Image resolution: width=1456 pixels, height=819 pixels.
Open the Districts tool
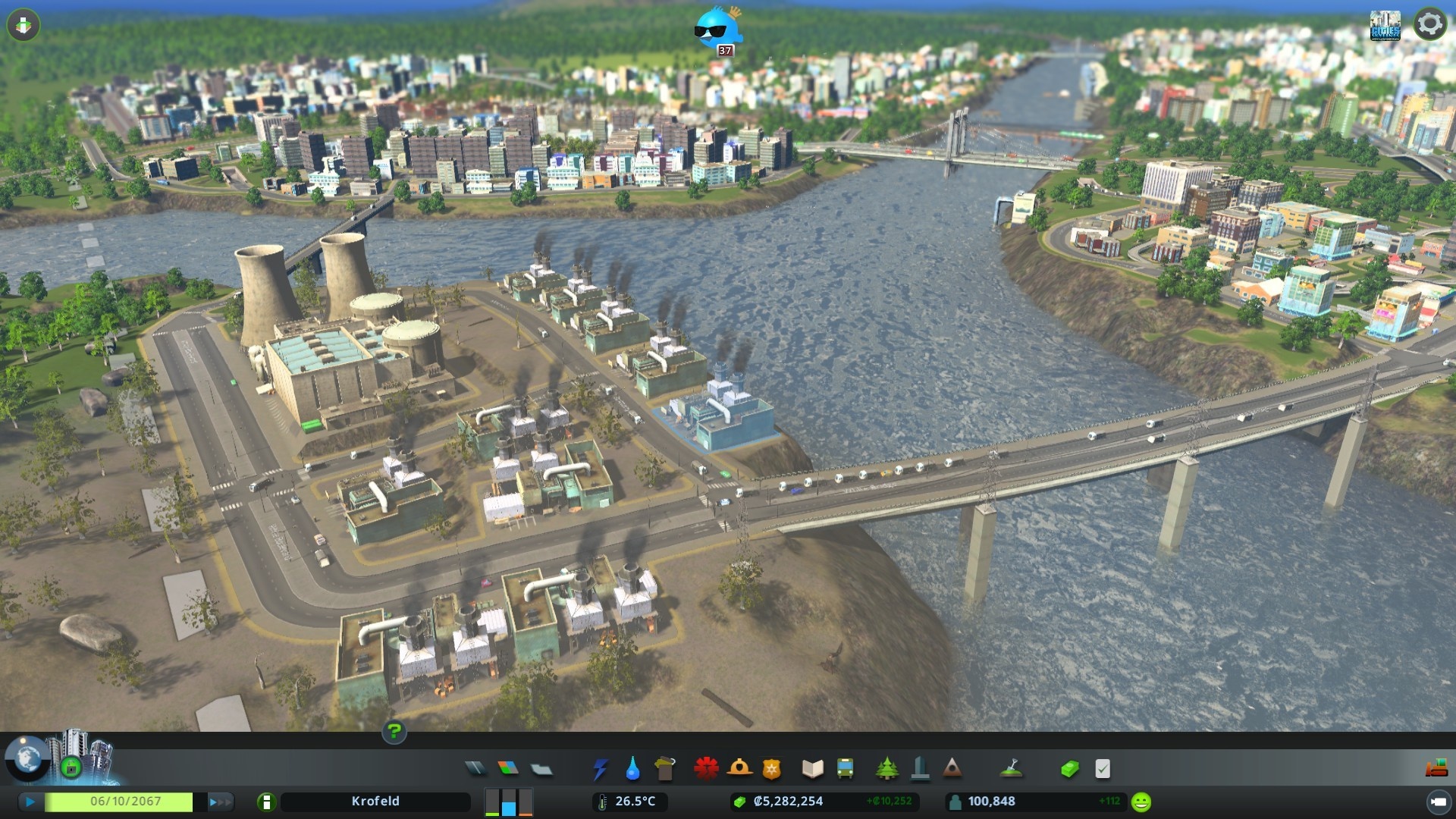click(x=541, y=769)
